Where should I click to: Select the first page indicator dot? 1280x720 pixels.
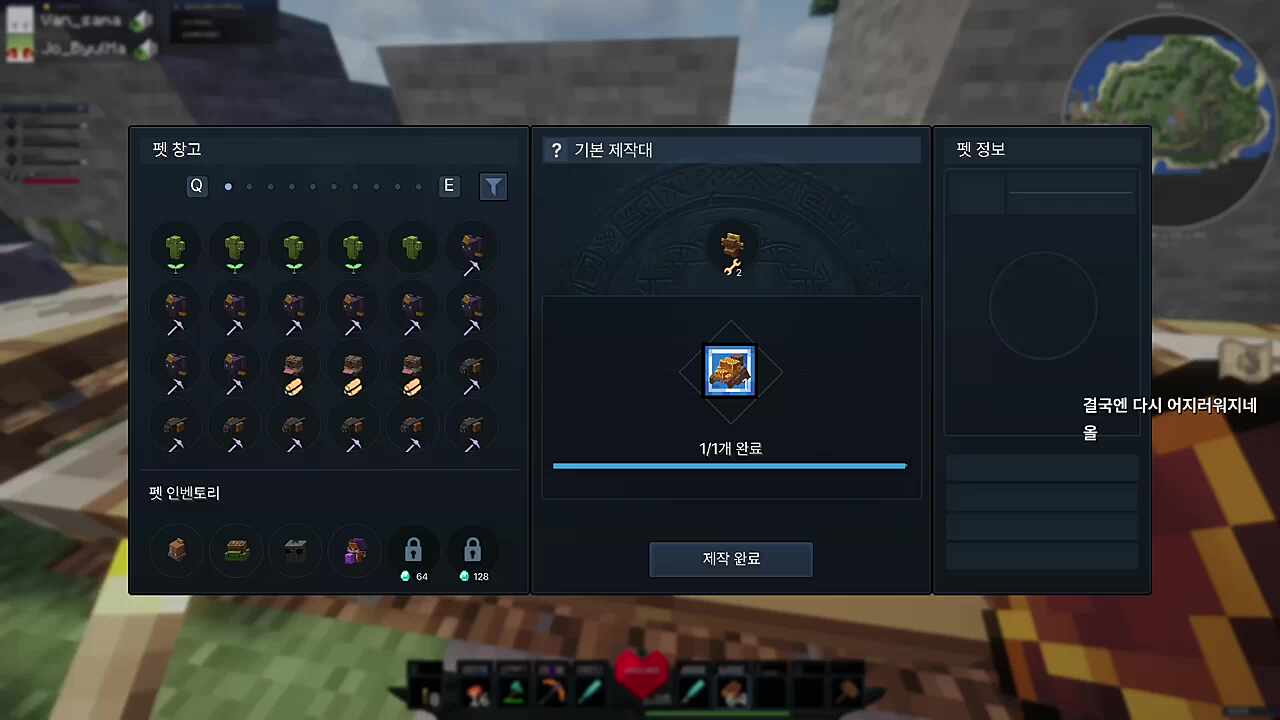[x=228, y=185]
